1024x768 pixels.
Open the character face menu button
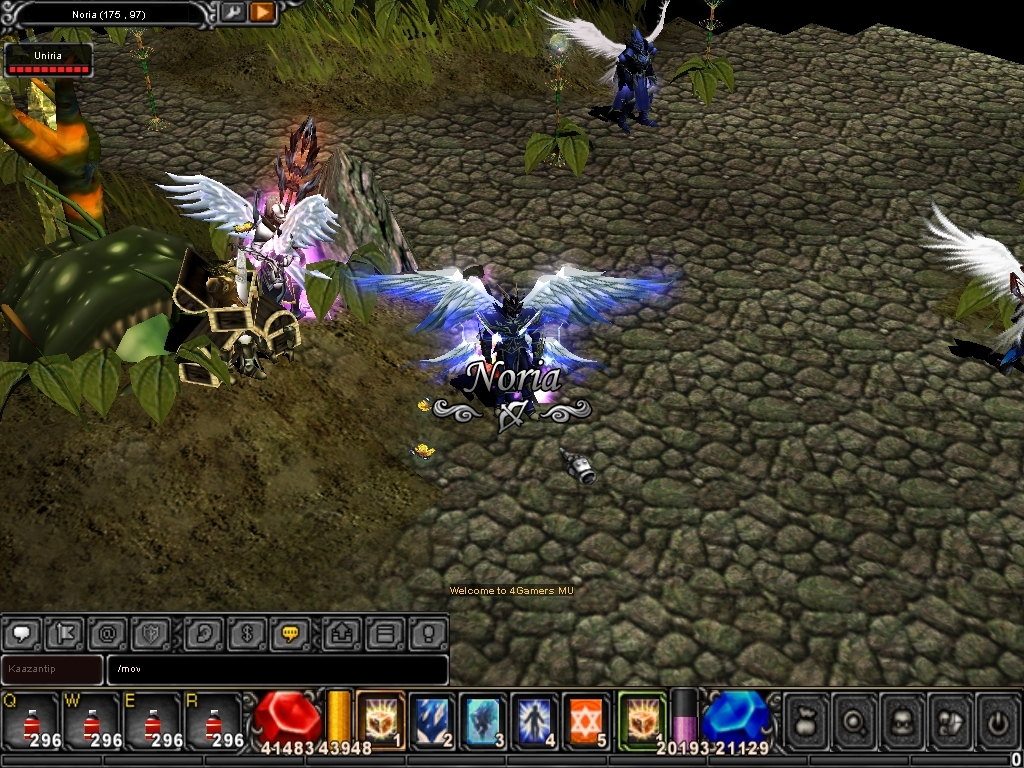(902, 720)
